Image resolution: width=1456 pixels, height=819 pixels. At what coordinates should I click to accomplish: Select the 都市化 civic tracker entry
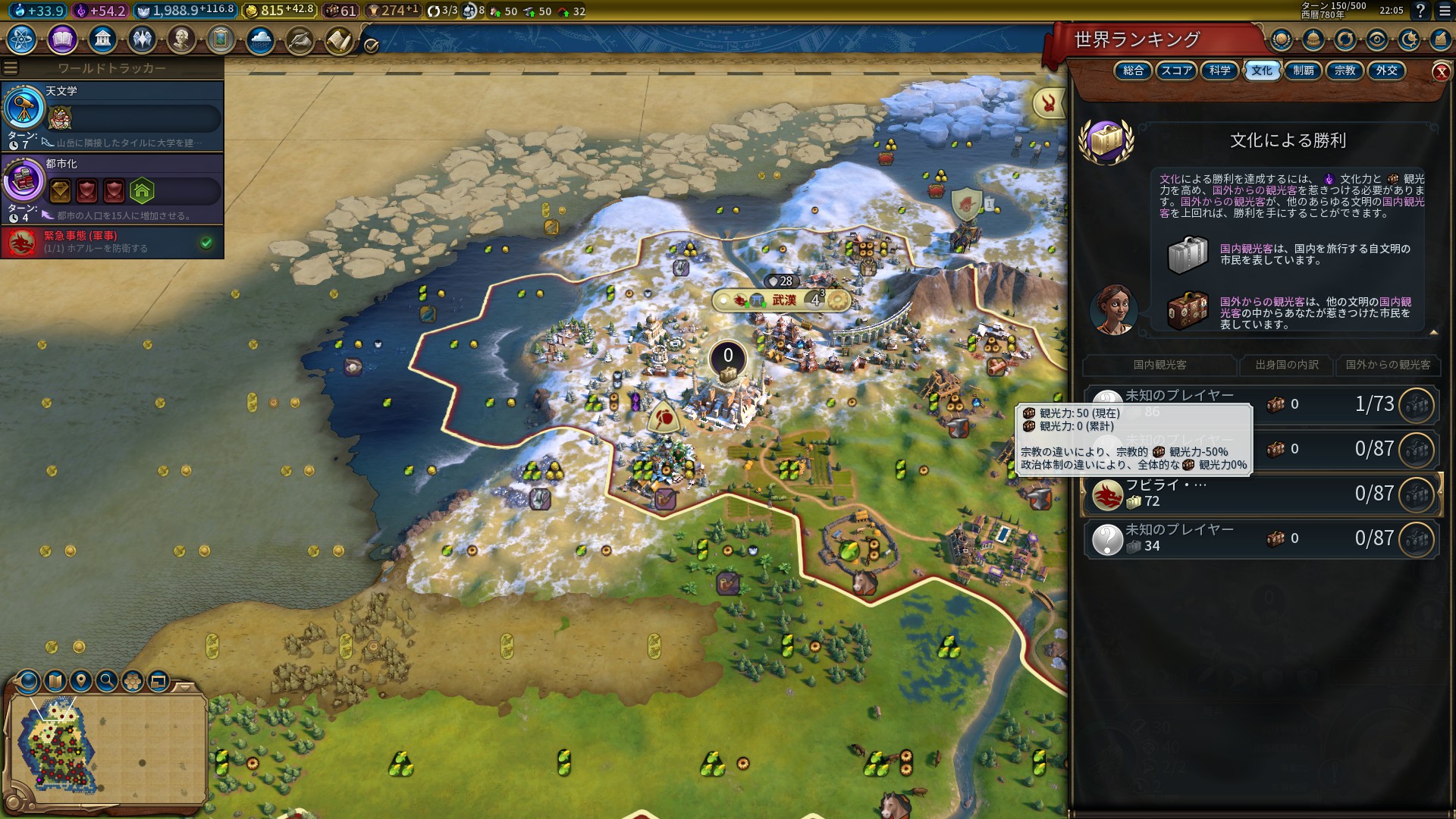click(112, 189)
